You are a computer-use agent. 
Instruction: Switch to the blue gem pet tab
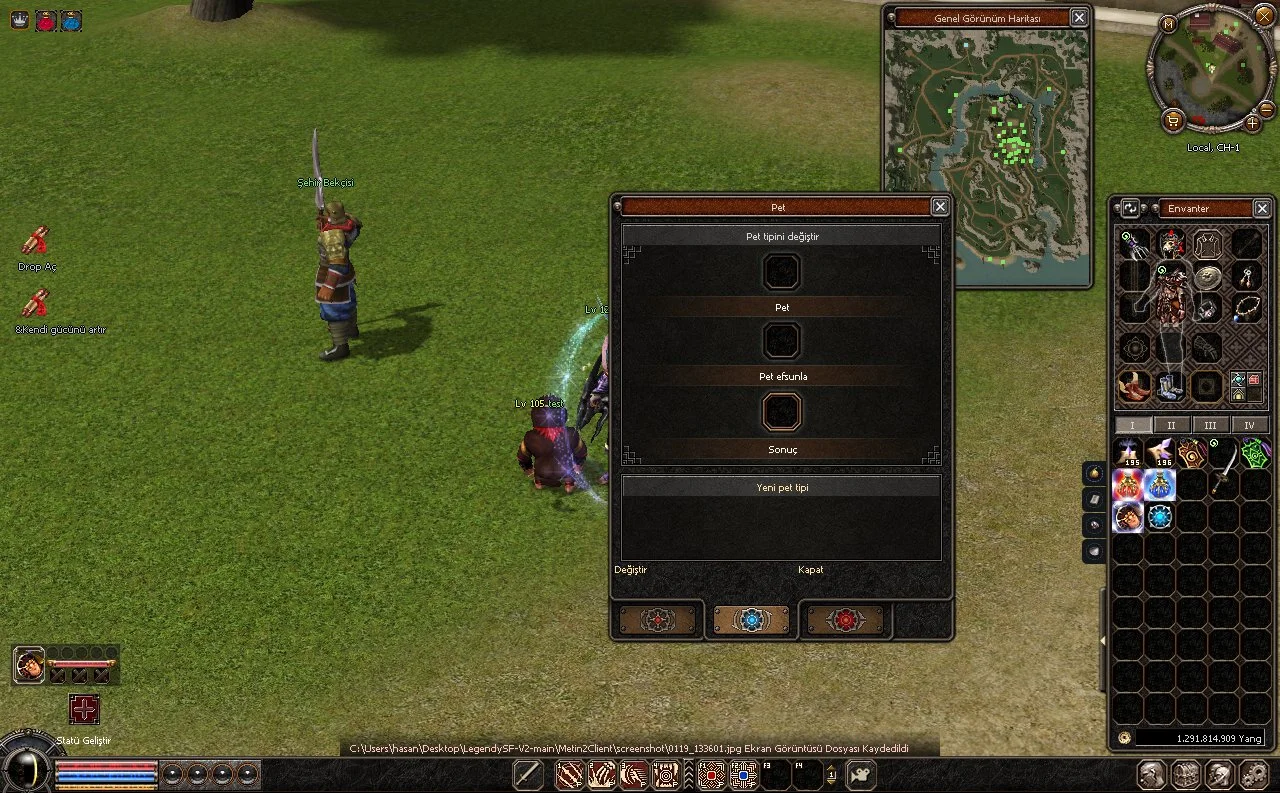coord(751,620)
